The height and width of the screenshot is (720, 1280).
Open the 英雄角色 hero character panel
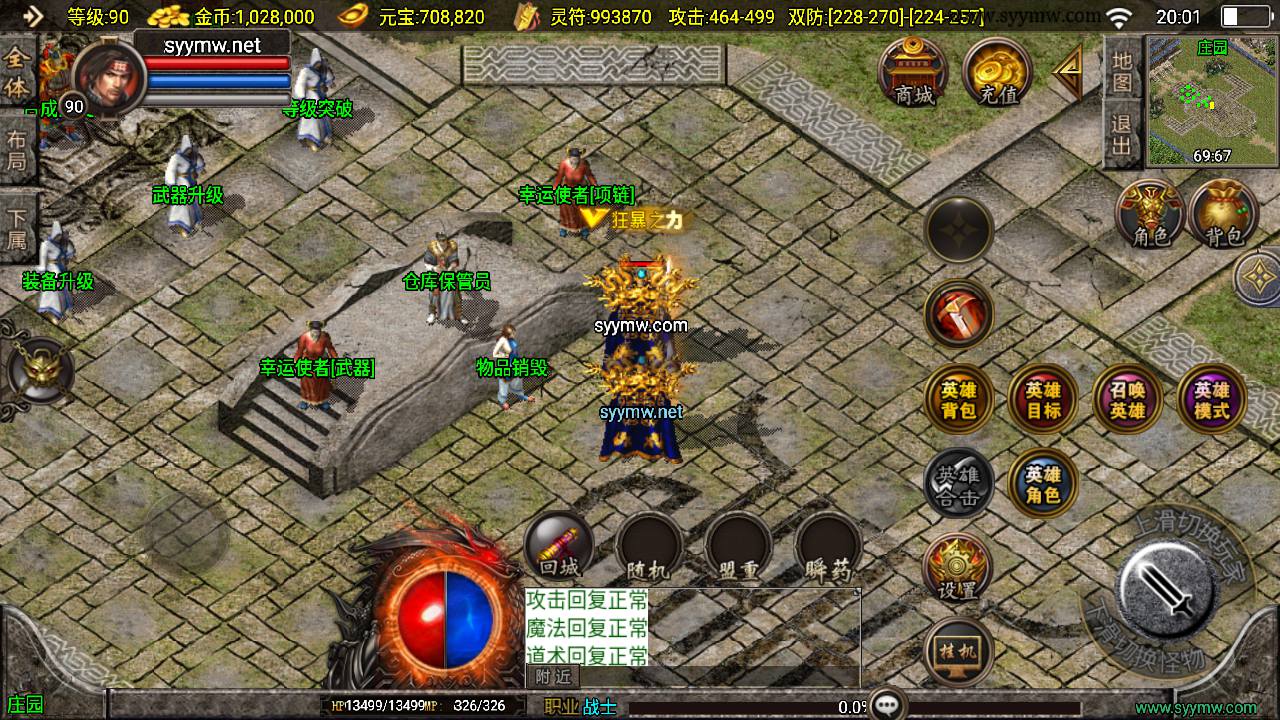pos(1043,485)
